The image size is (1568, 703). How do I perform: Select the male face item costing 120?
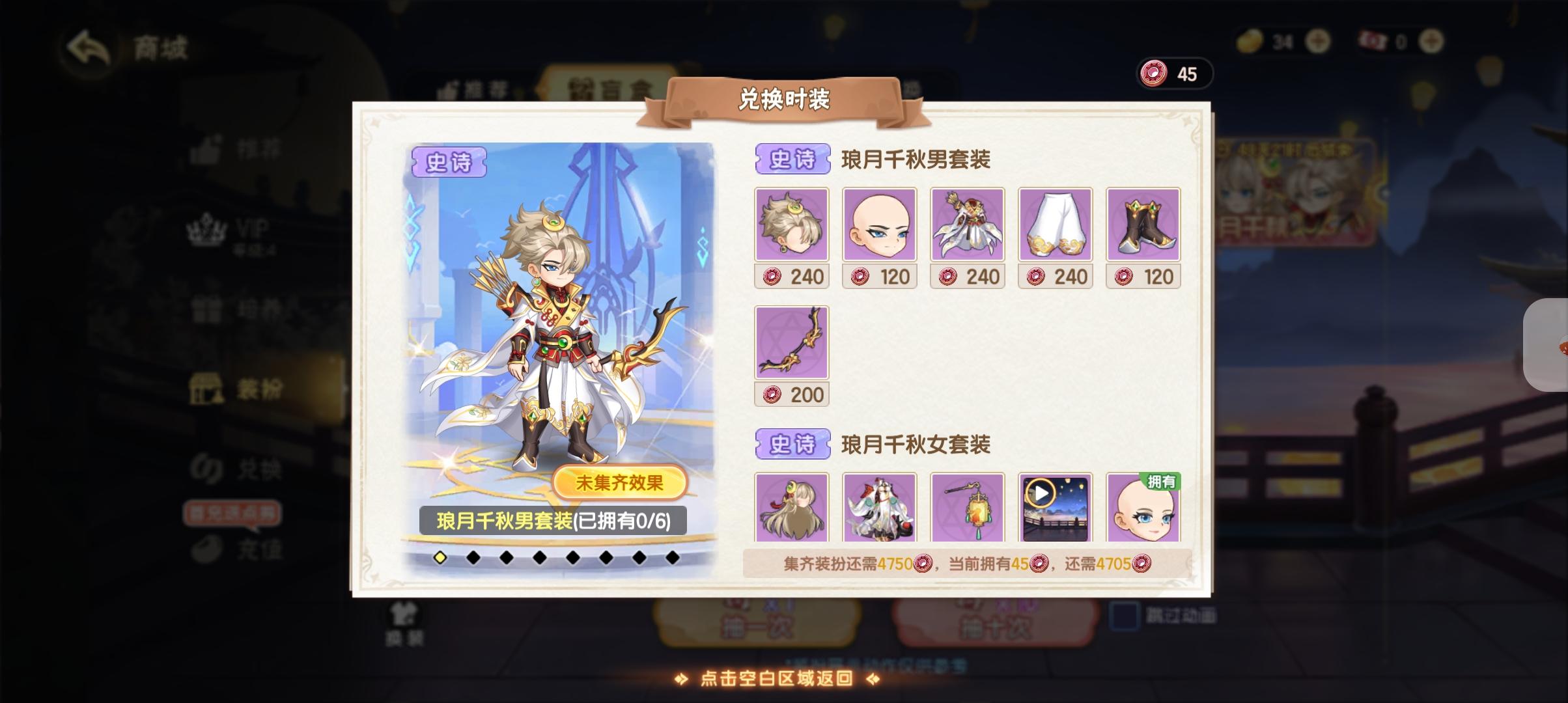coord(880,225)
